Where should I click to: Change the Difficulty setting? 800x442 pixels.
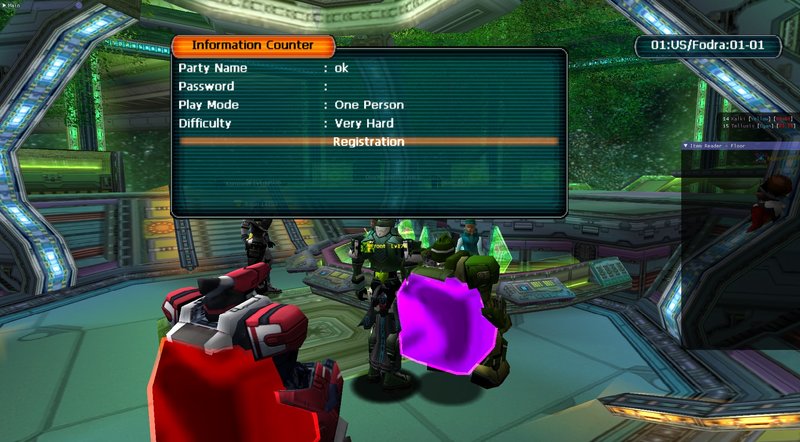pos(364,124)
